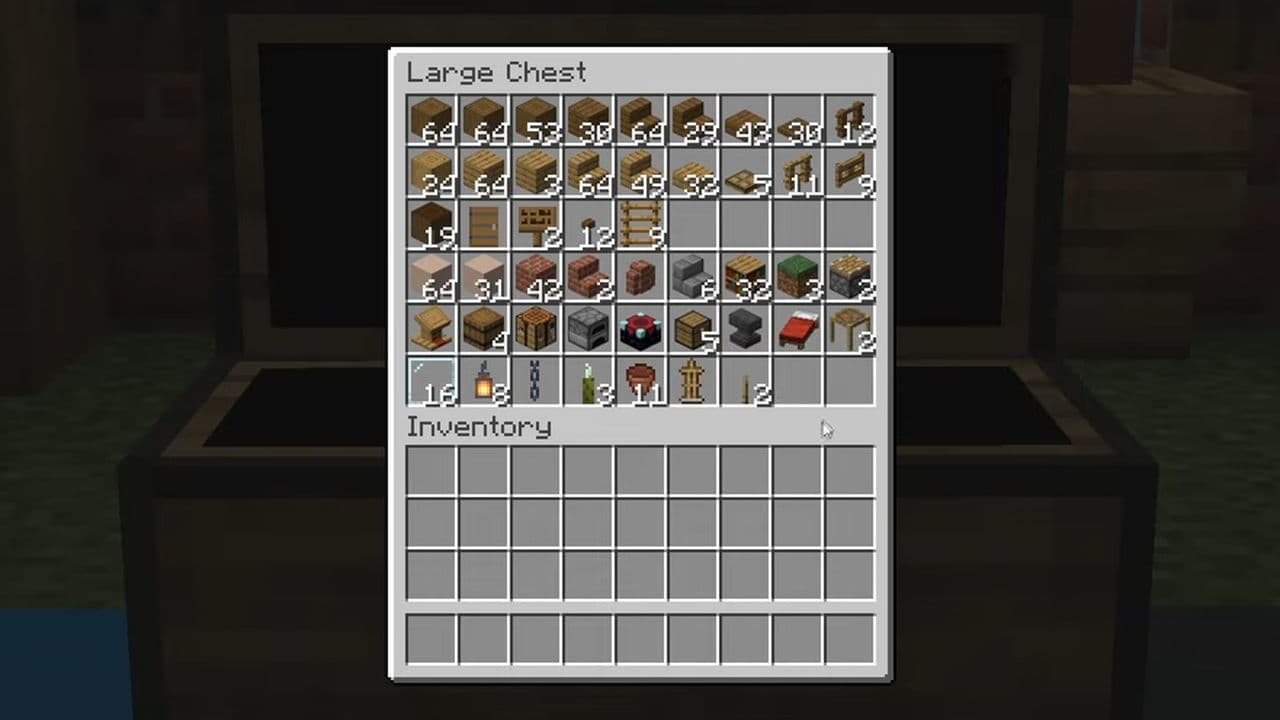Image resolution: width=1280 pixels, height=720 pixels.
Task: Take the oak sign stack of 2
Action: point(536,224)
